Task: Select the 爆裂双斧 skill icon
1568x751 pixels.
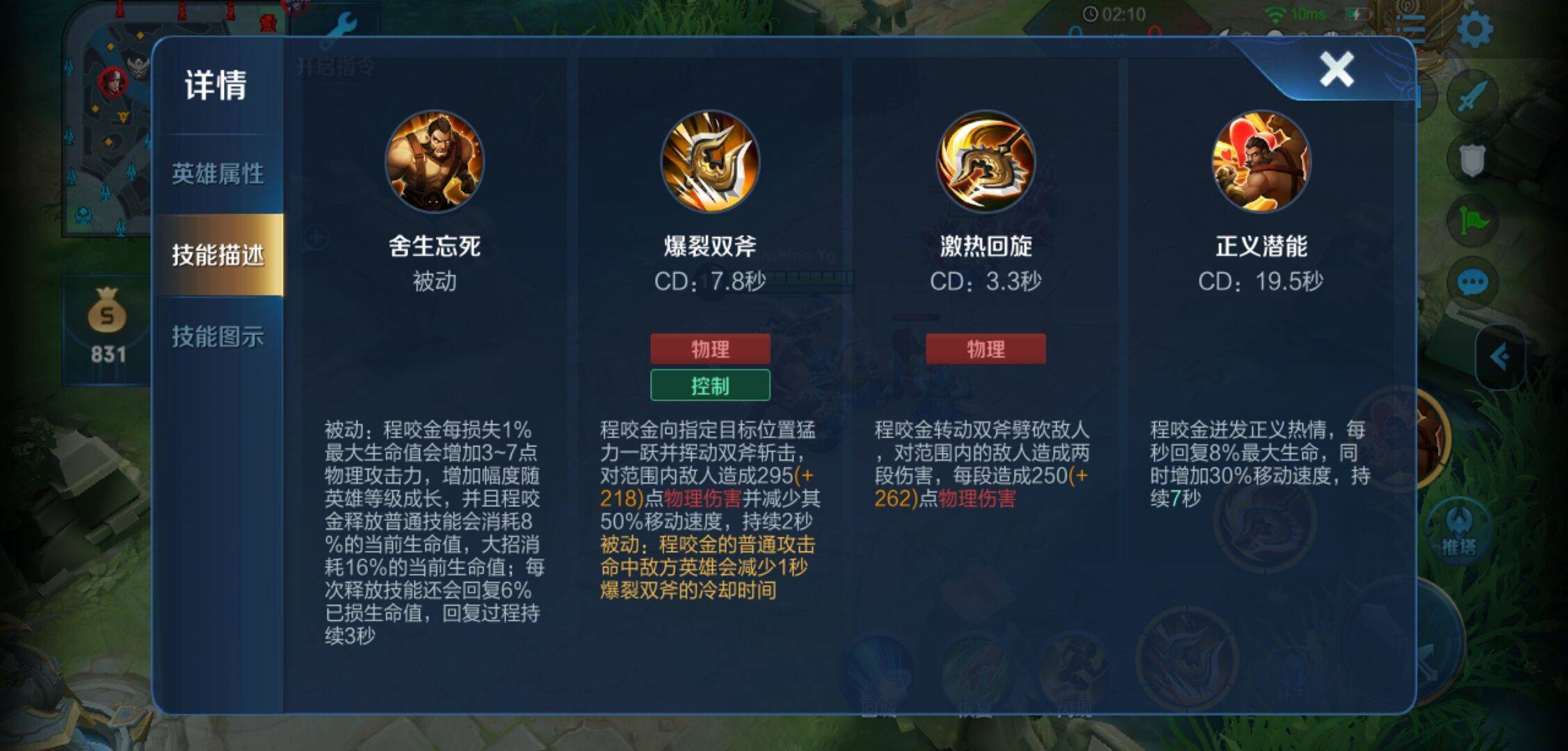Action: (x=709, y=163)
